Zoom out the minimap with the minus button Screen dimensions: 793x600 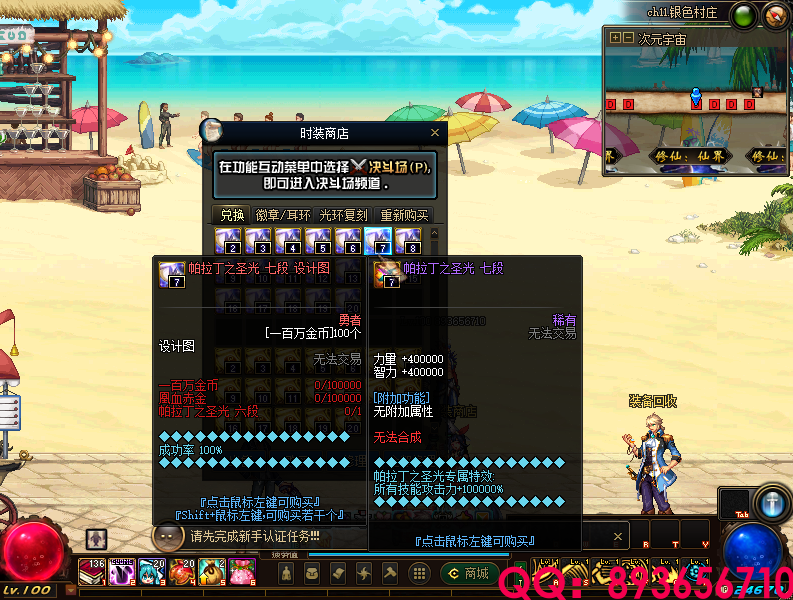[628, 39]
